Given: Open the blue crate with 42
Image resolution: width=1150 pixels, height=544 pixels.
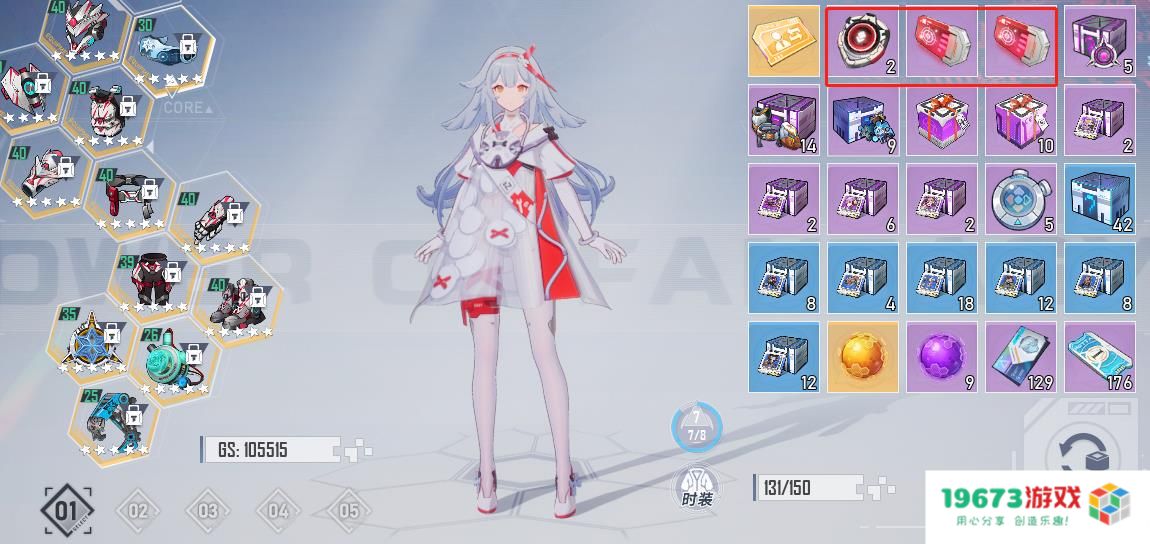Looking at the screenshot, I should click(1099, 199).
